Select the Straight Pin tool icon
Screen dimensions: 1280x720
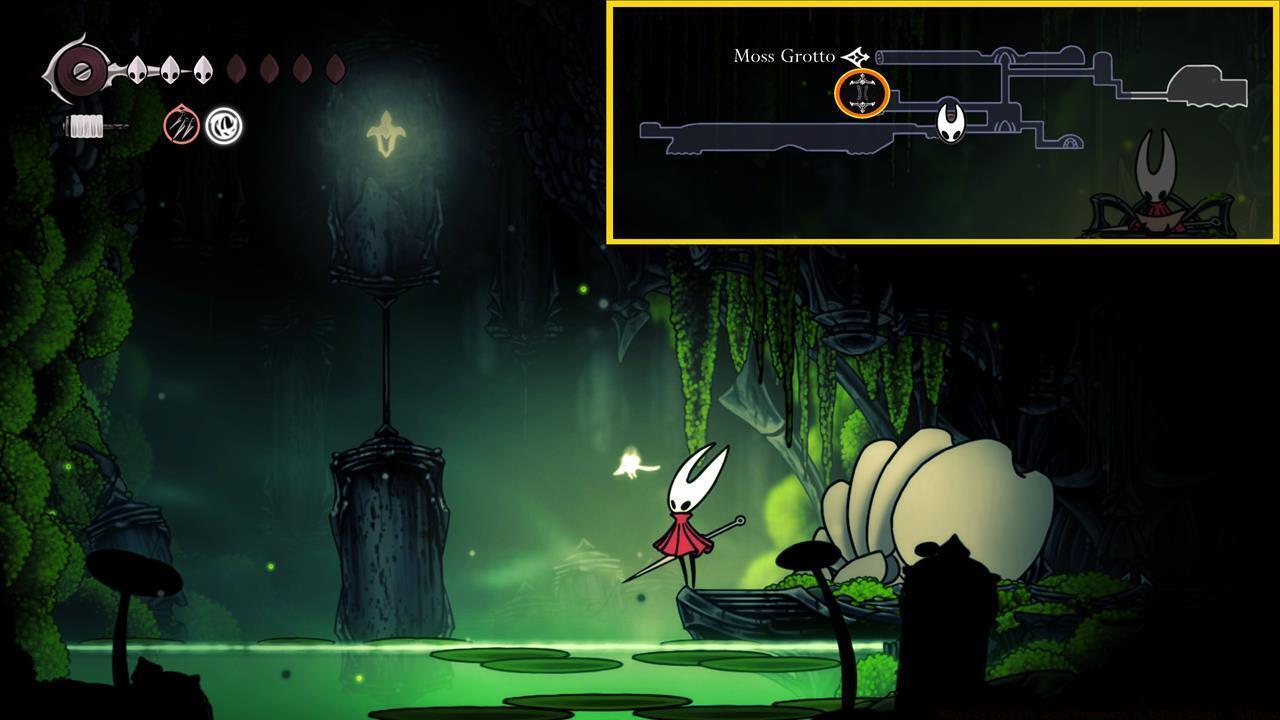pyautogui.click(x=180, y=127)
